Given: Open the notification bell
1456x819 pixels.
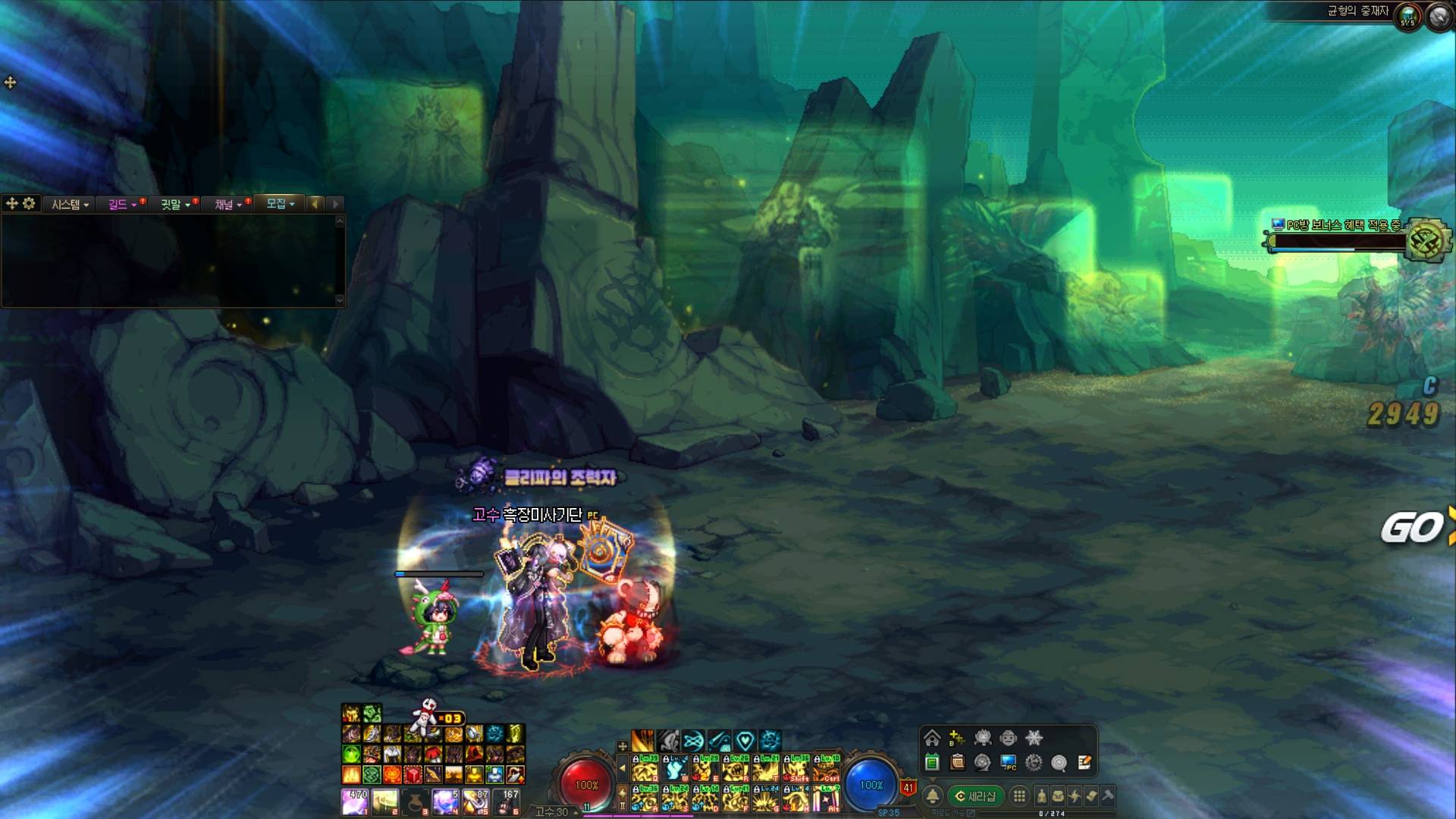Looking at the screenshot, I should pyautogui.click(x=933, y=796).
